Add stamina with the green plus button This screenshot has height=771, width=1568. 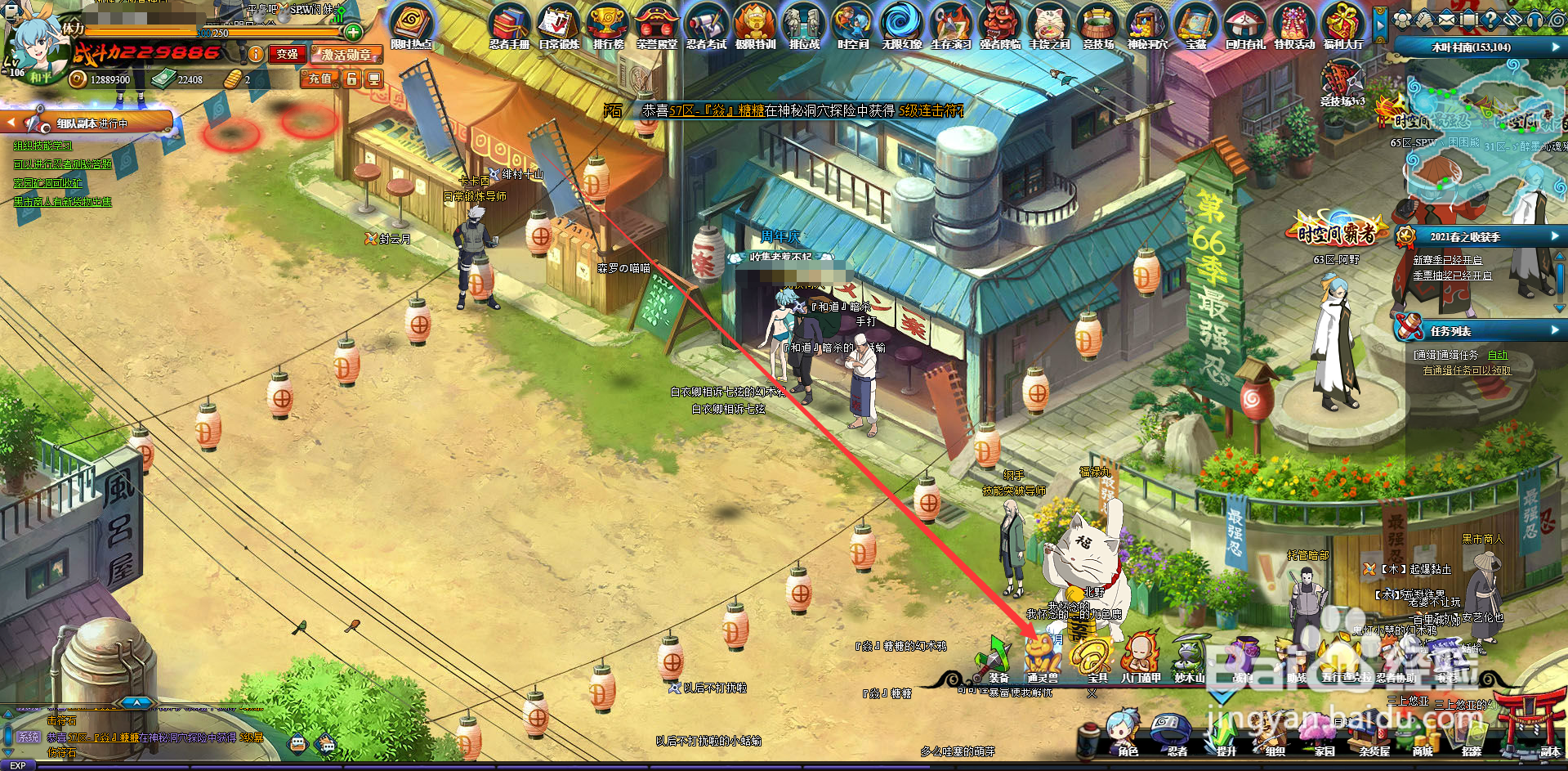353,33
